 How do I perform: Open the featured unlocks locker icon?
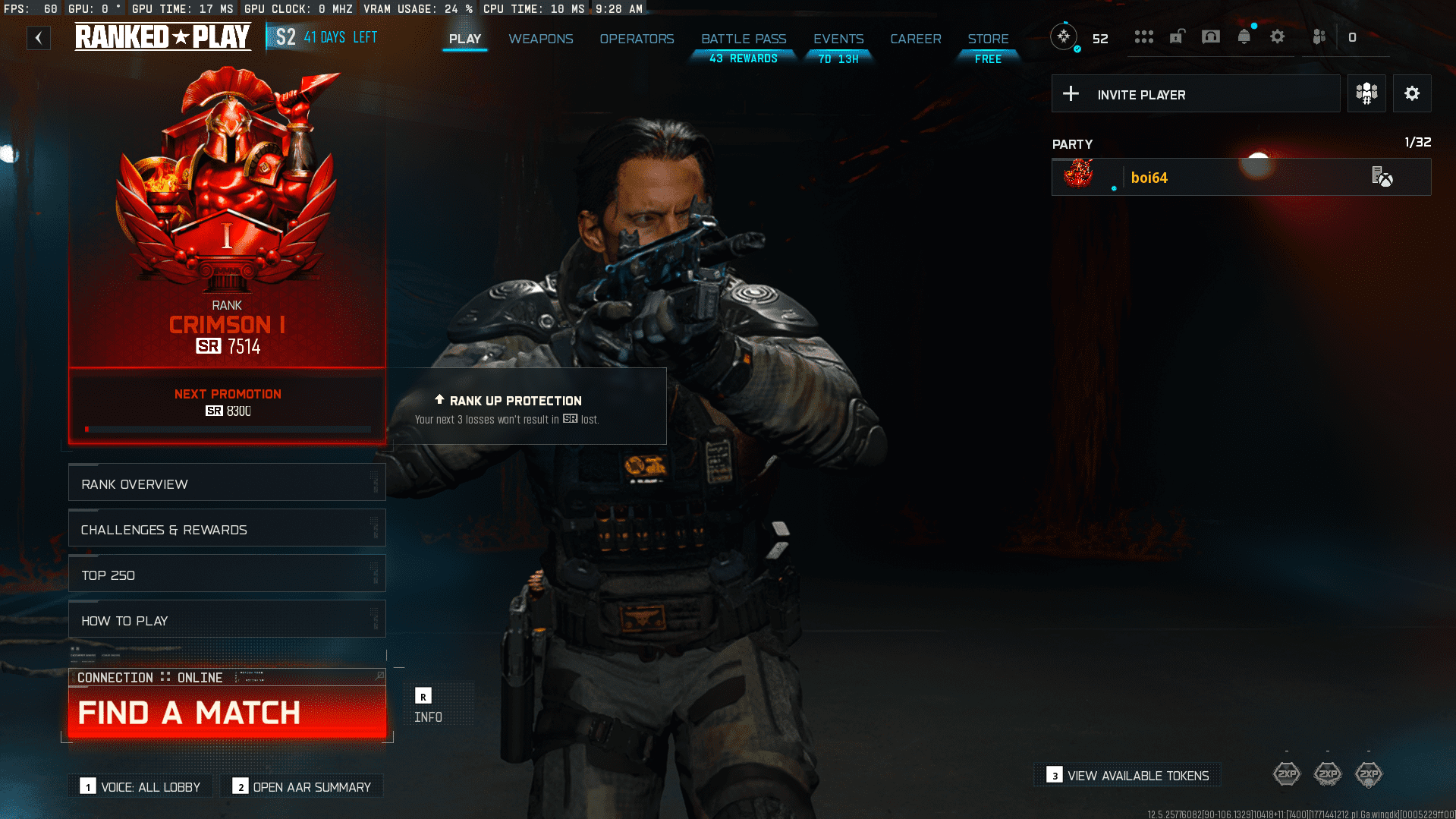[1177, 36]
